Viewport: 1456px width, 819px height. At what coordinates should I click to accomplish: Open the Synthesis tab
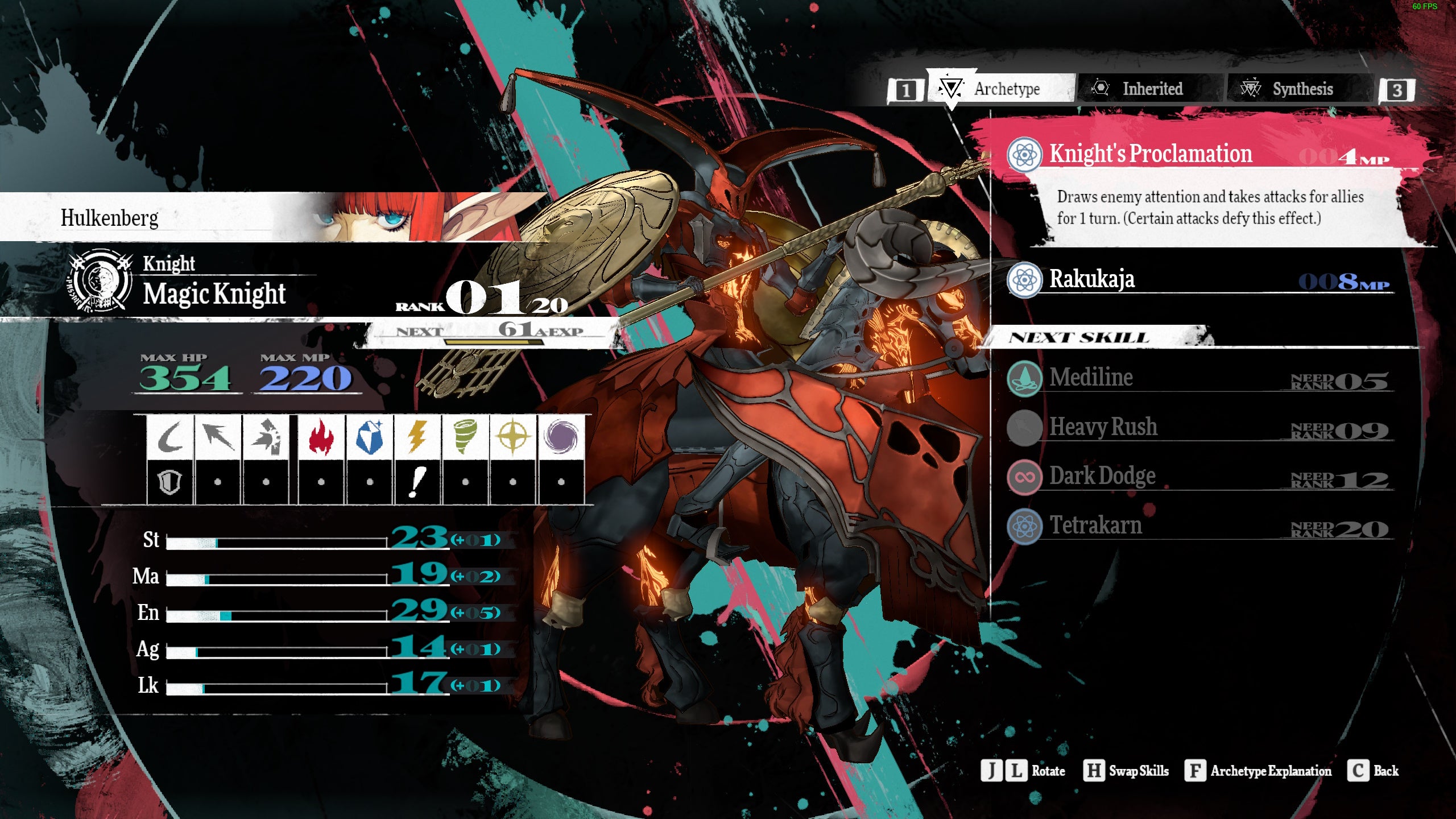1301,89
